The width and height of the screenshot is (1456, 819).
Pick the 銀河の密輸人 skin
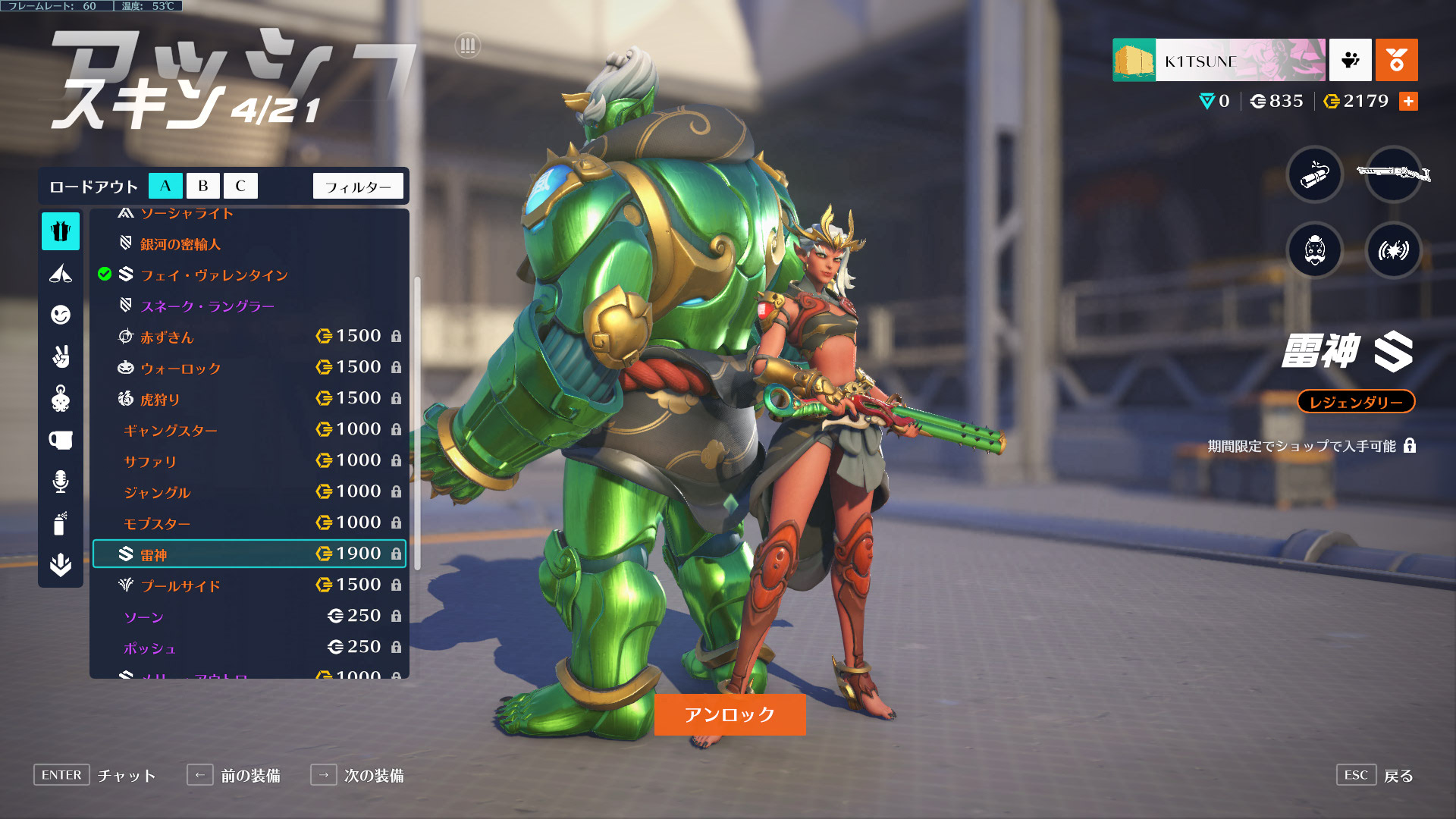[x=180, y=244]
